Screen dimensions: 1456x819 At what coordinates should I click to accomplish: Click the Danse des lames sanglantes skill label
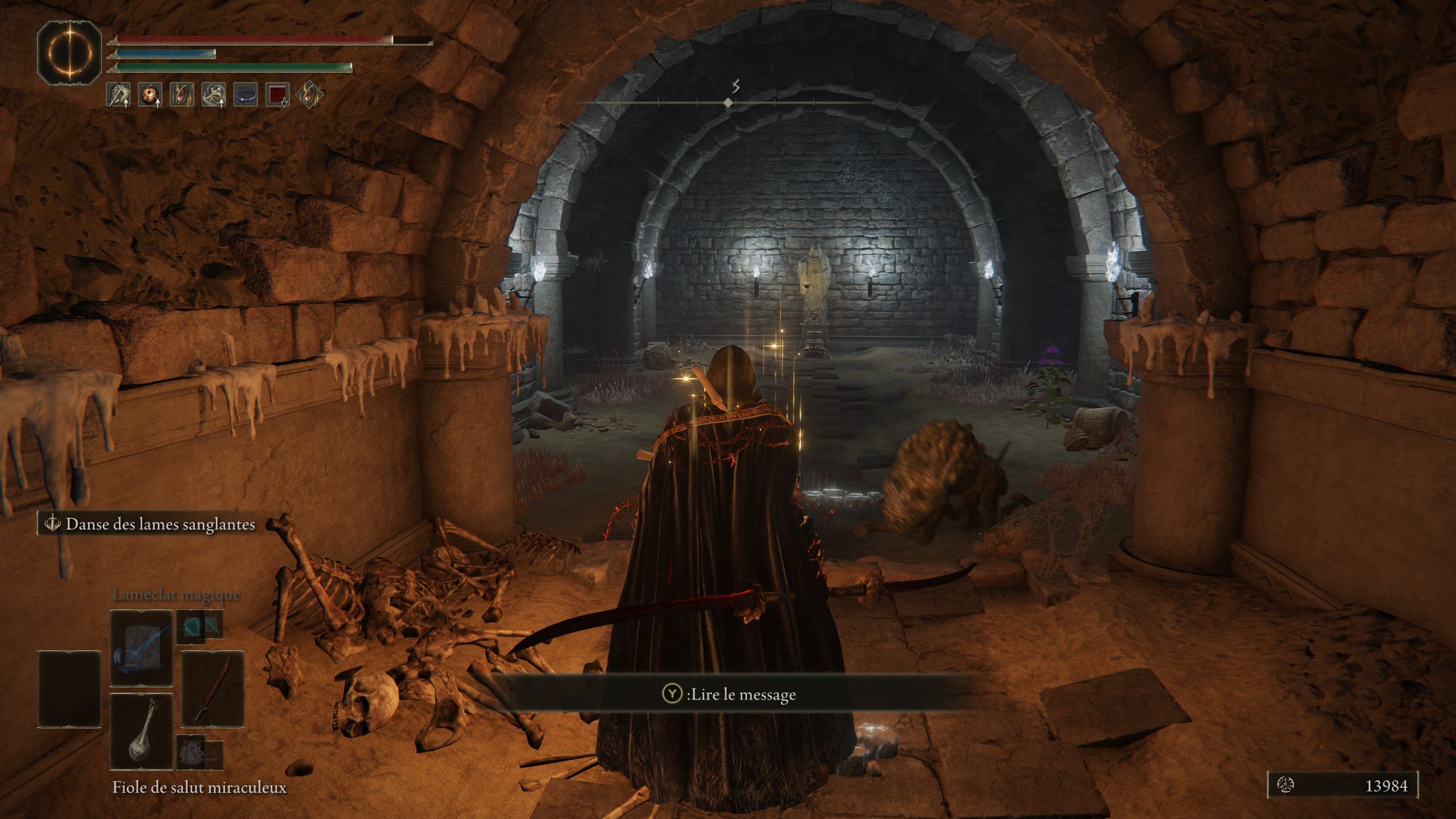coord(159,524)
